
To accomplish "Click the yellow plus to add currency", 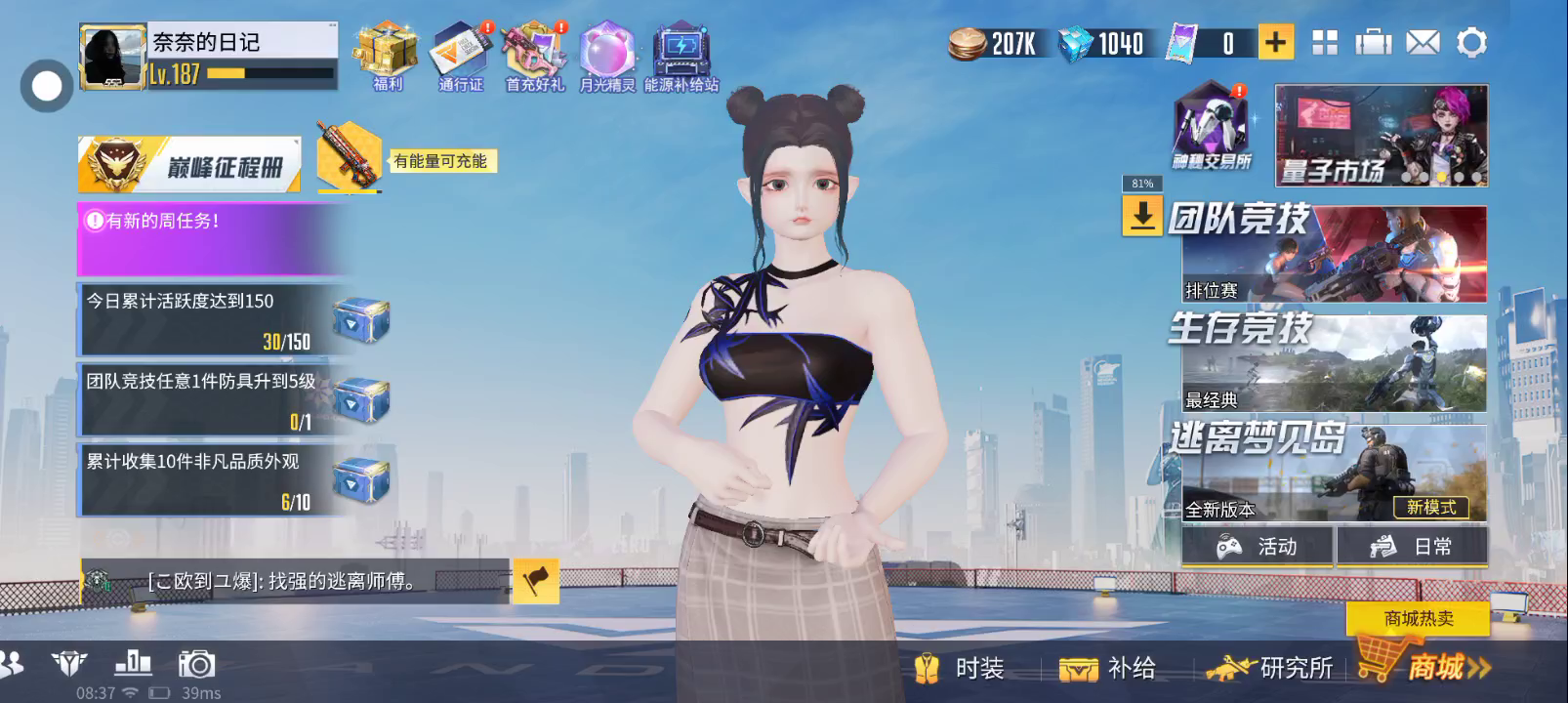I will [1275, 42].
